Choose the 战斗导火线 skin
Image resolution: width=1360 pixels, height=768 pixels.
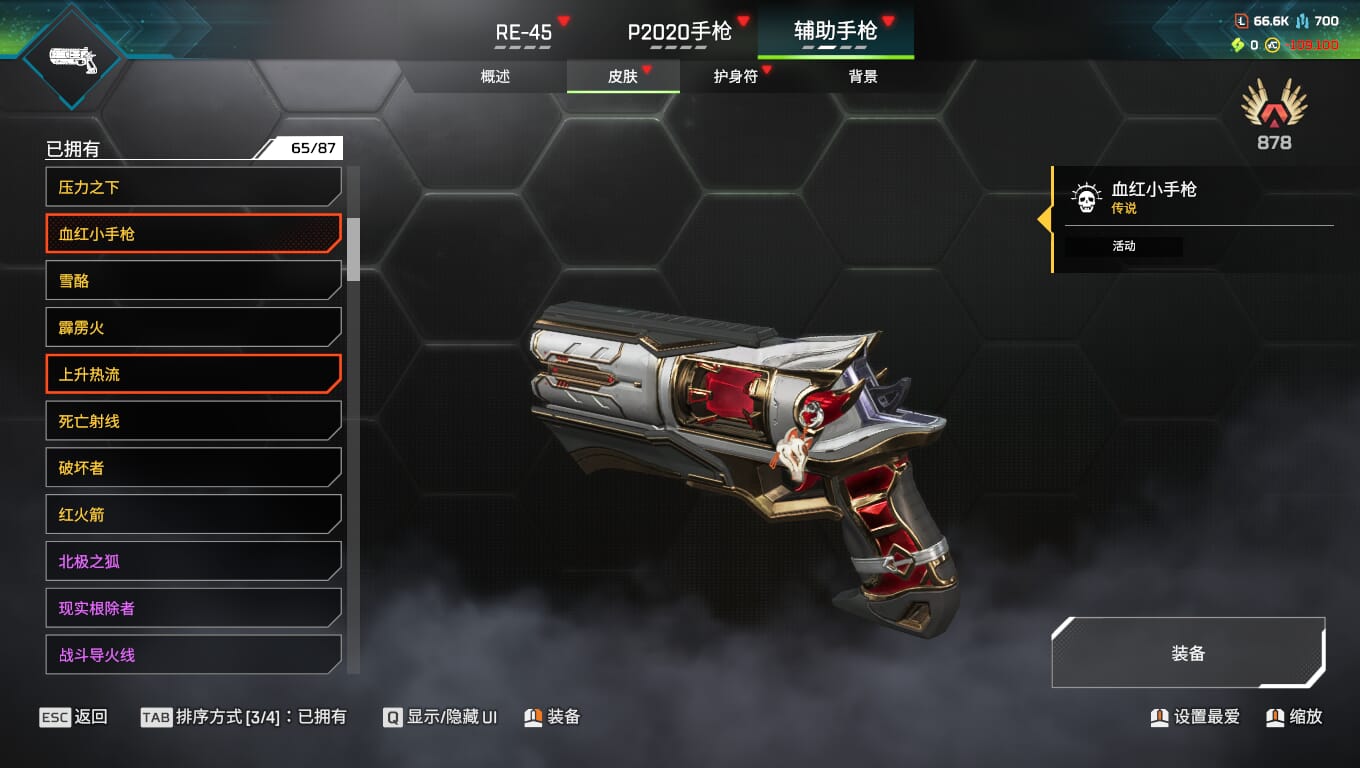click(193, 655)
